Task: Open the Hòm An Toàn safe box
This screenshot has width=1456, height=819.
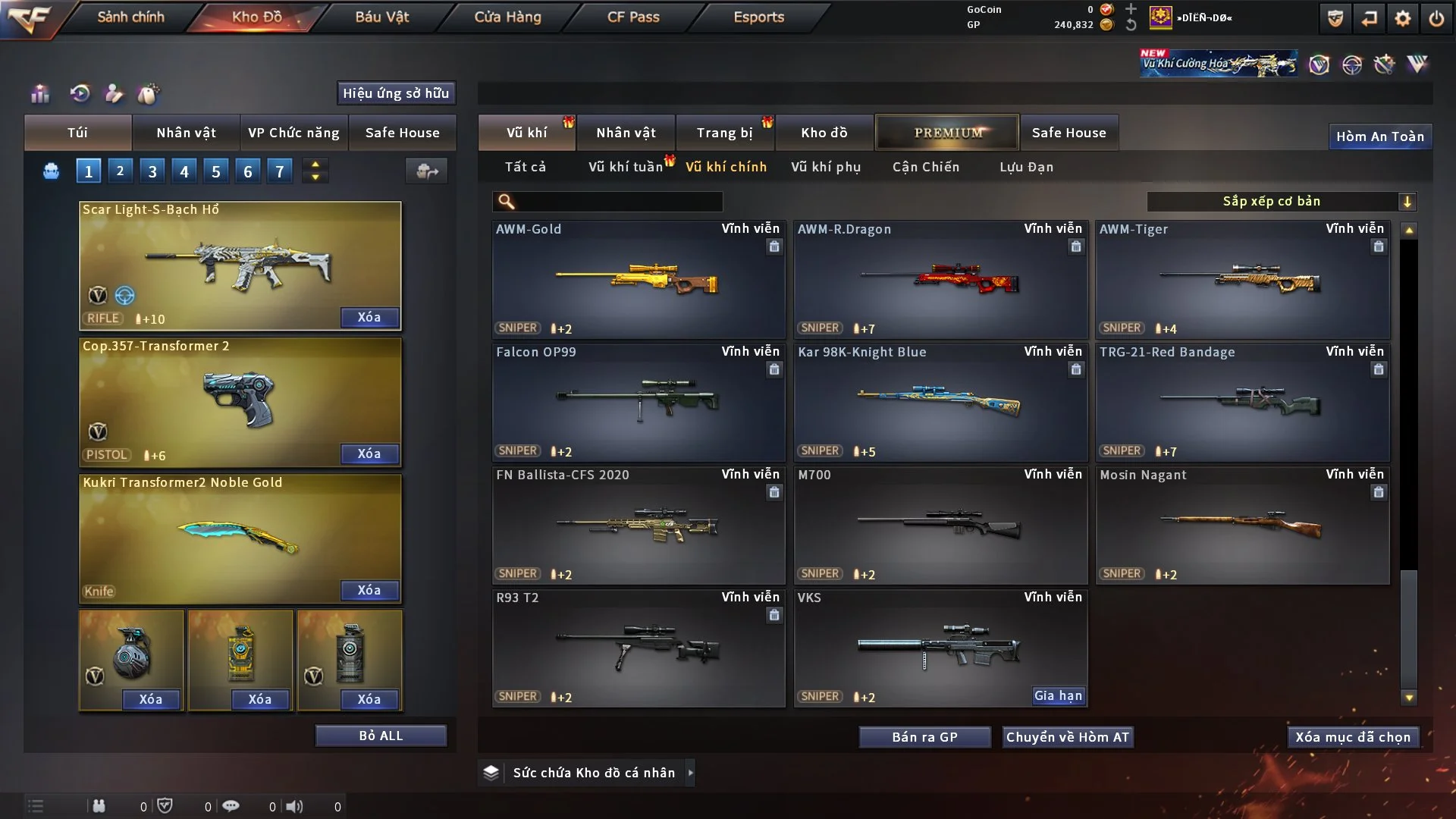Action: point(1379,136)
